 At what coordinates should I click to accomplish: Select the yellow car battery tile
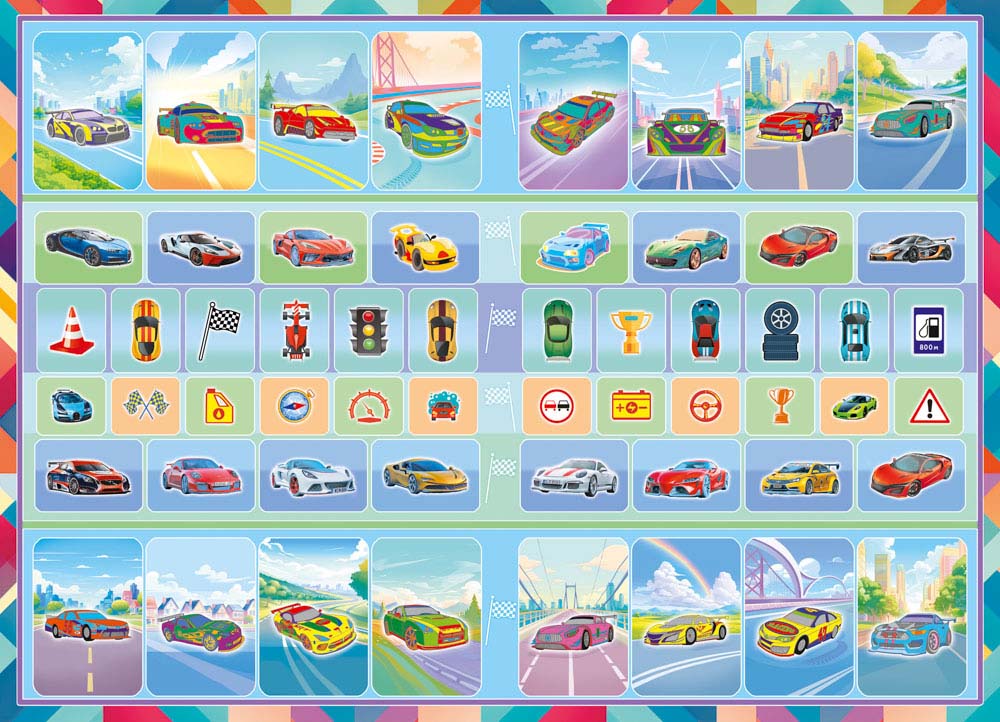pyautogui.click(x=631, y=405)
